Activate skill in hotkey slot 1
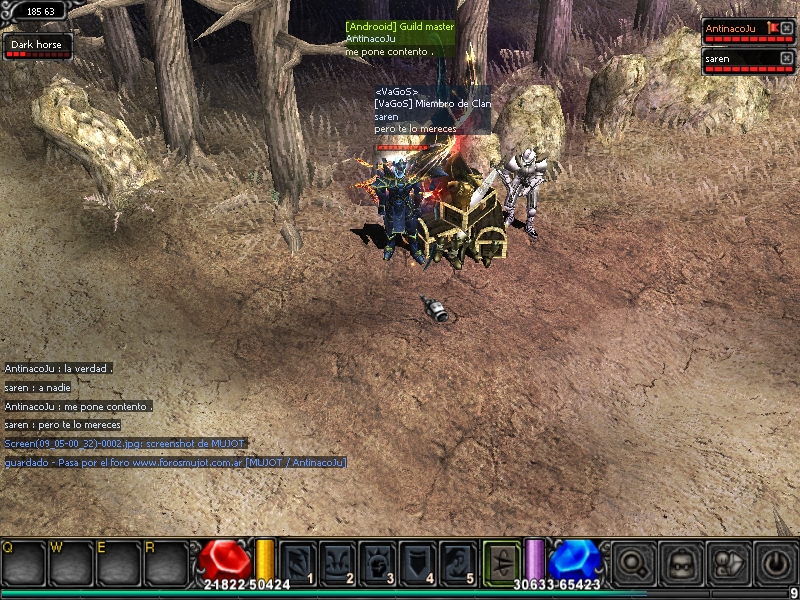 click(x=298, y=561)
